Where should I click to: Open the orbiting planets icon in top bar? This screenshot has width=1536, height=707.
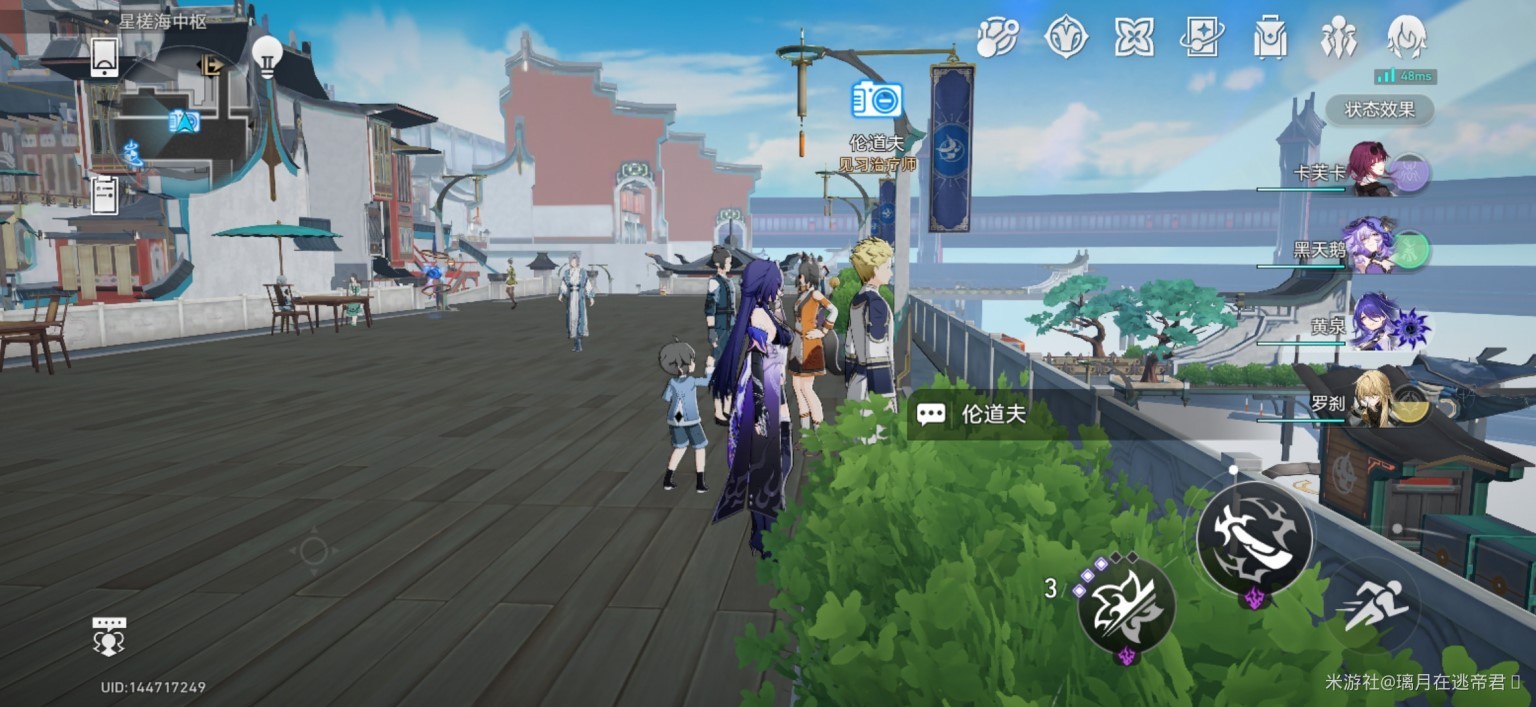(997, 37)
